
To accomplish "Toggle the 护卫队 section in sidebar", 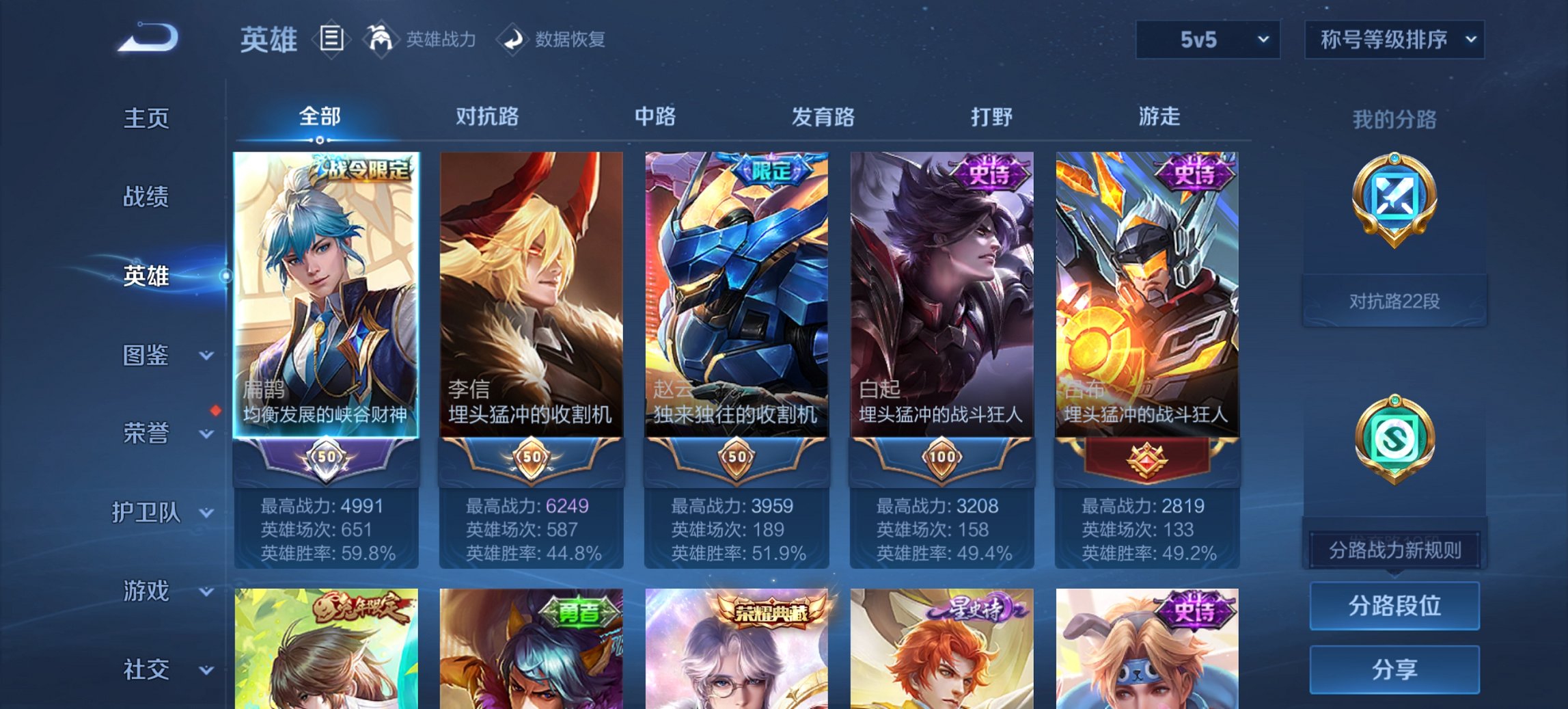I will [x=147, y=513].
